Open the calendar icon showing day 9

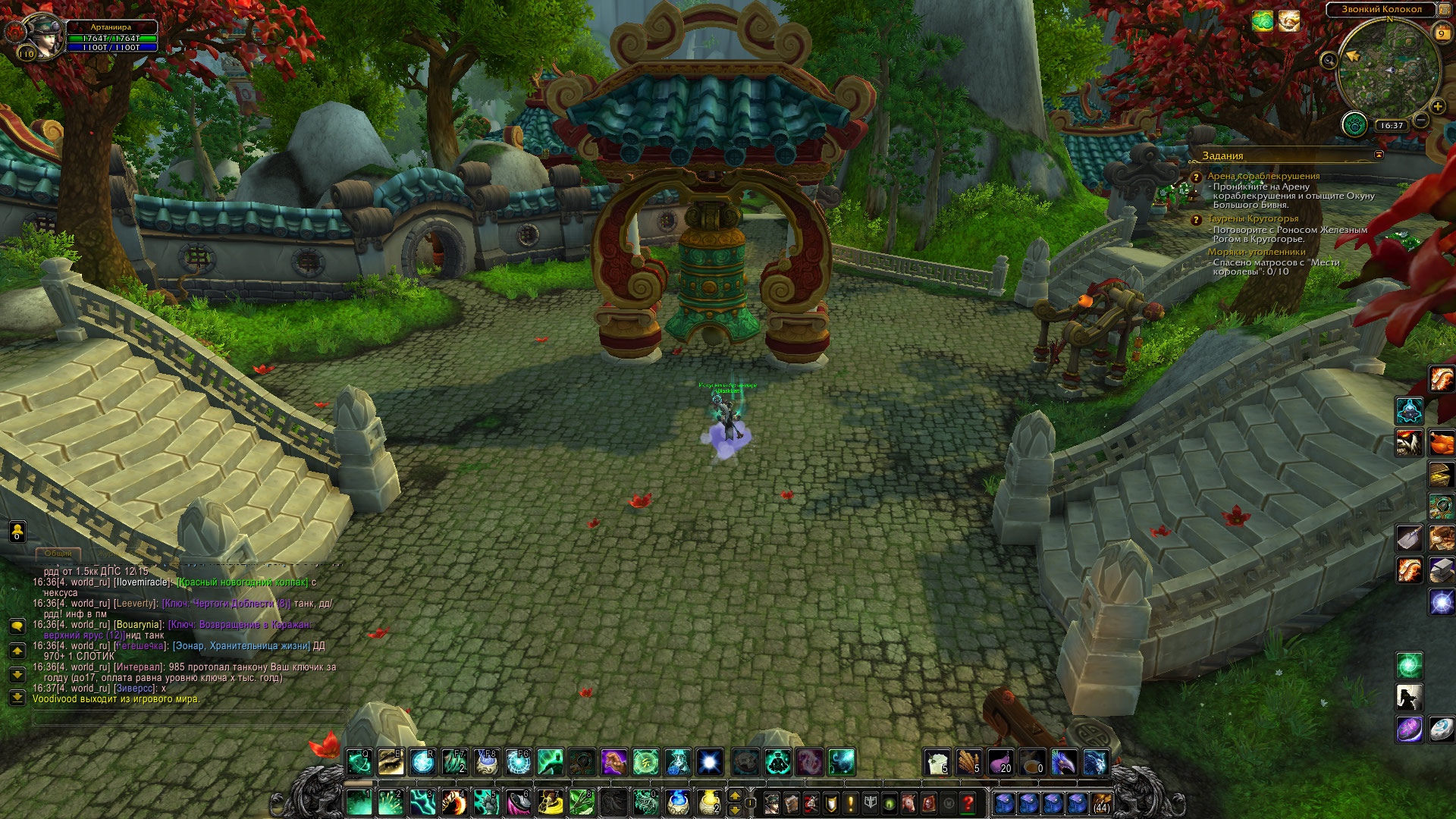coord(1442,33)
